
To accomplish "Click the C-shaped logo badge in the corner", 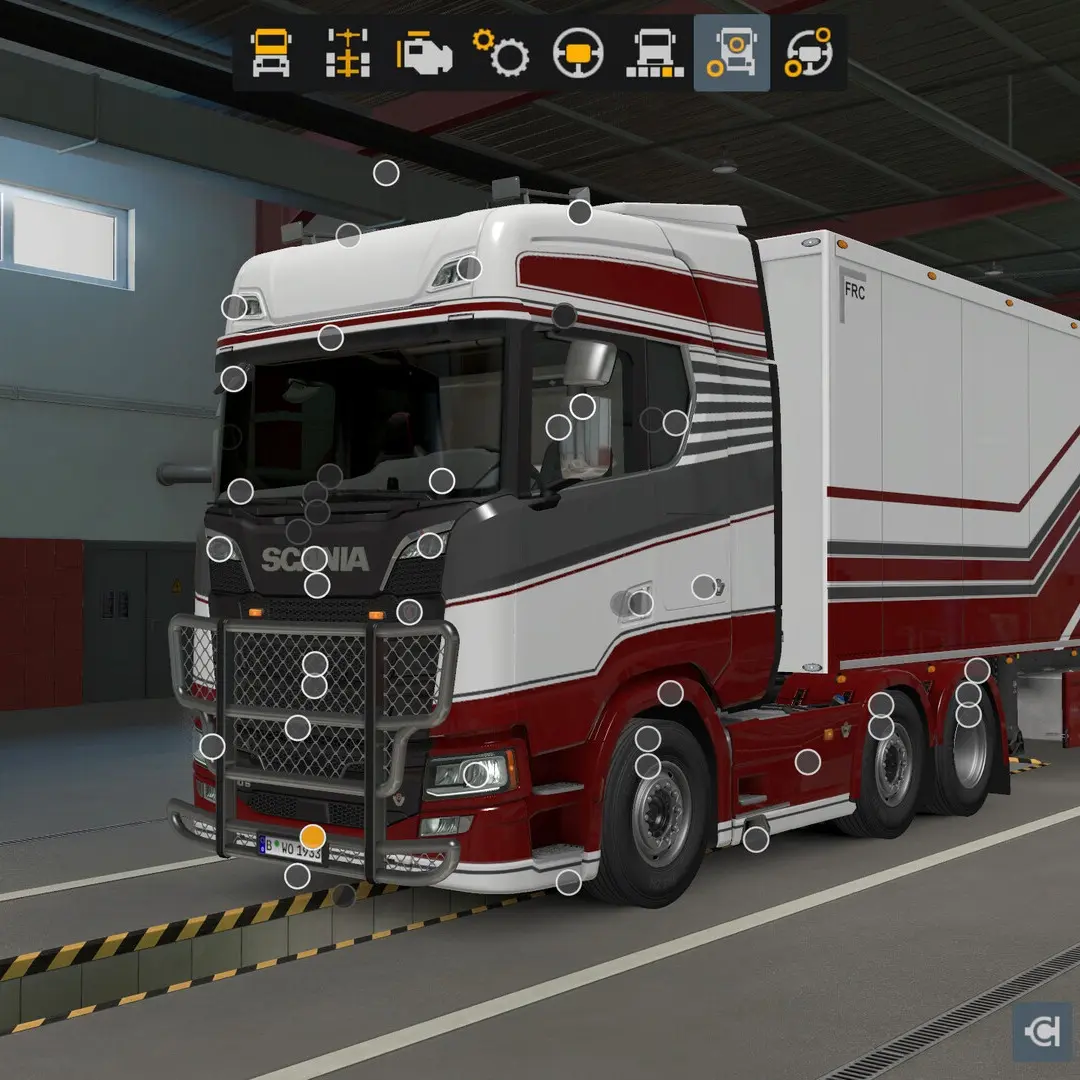I will pyautogui.click(x=1042, y=1033).
